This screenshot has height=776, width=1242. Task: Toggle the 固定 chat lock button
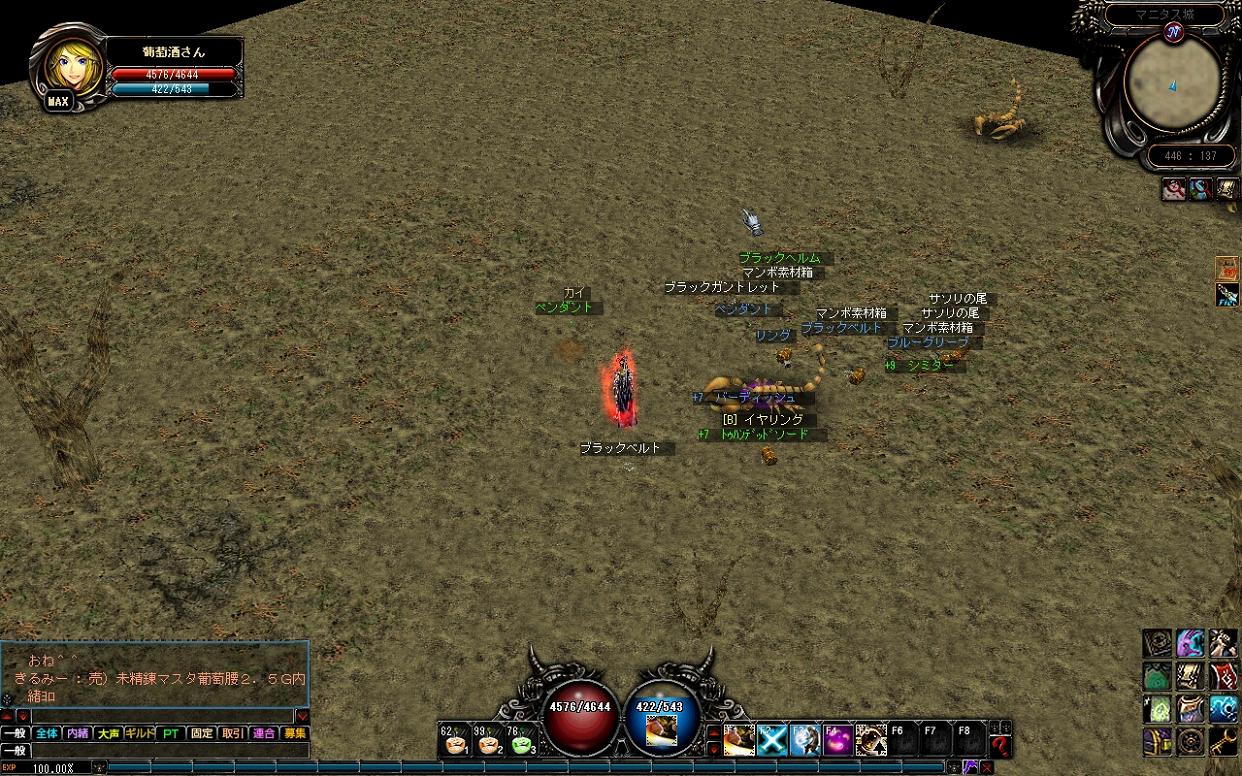click(202, 733)
